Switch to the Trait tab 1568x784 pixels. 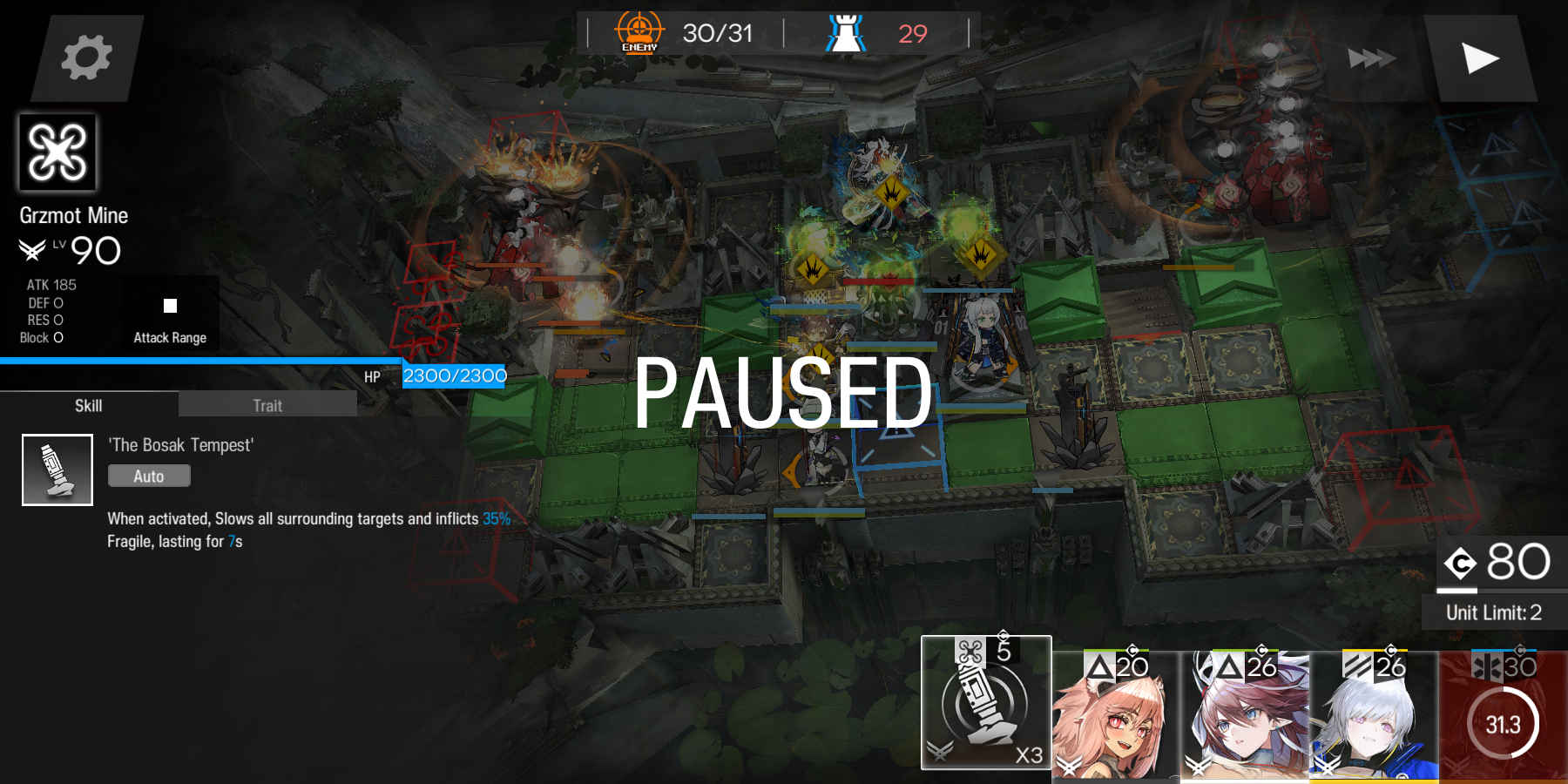(267, 405)
